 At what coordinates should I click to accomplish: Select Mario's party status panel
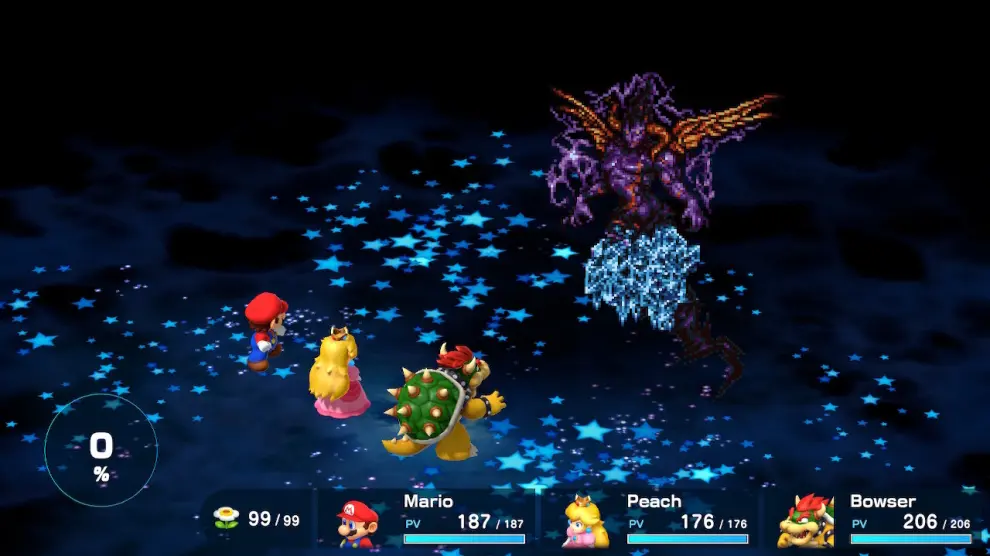(430, 520)
